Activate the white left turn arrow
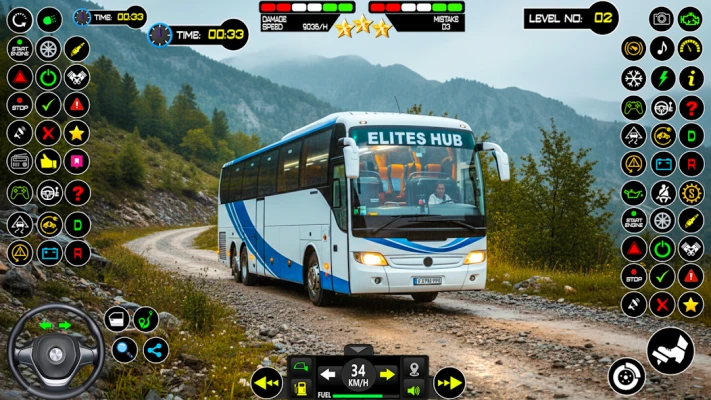The width and height of the screenshot is (711, 400). click(328, 374)
